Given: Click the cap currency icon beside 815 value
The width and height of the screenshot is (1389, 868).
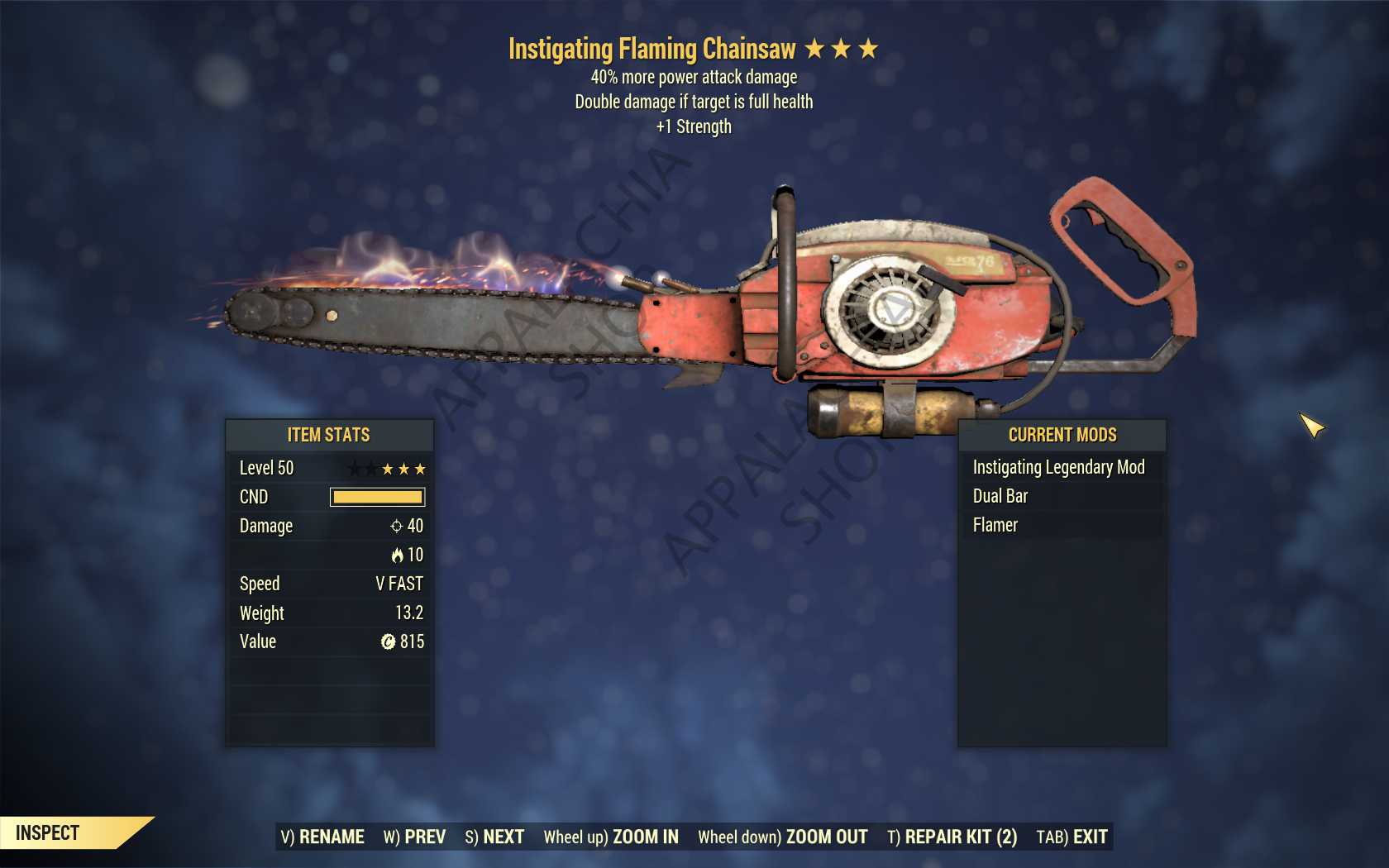Looking at the screenshot, I should click(389, 641).
